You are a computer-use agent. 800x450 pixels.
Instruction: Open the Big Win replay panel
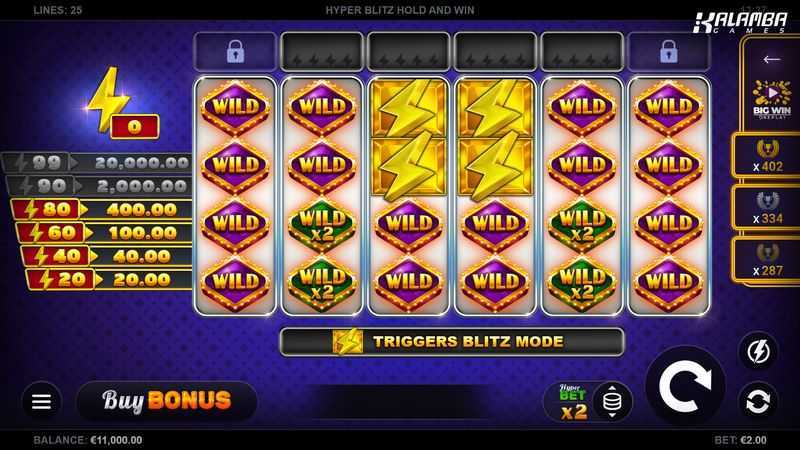tap(771, 102)
